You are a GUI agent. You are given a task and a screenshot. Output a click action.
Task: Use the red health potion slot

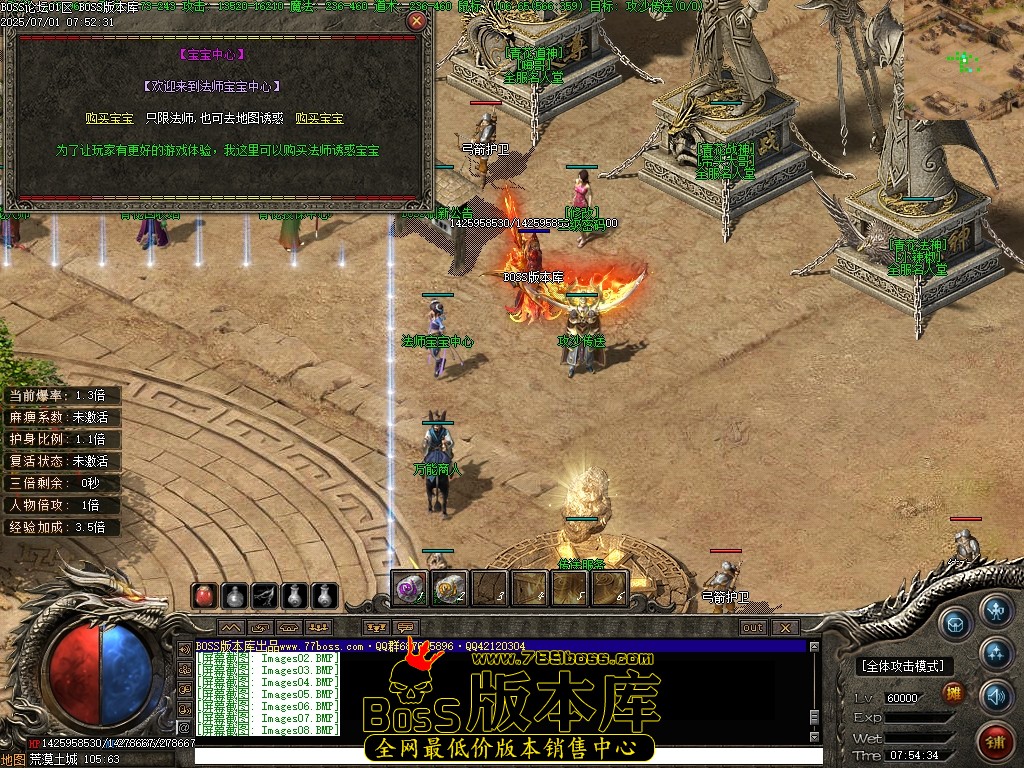[x=205, y=596]
